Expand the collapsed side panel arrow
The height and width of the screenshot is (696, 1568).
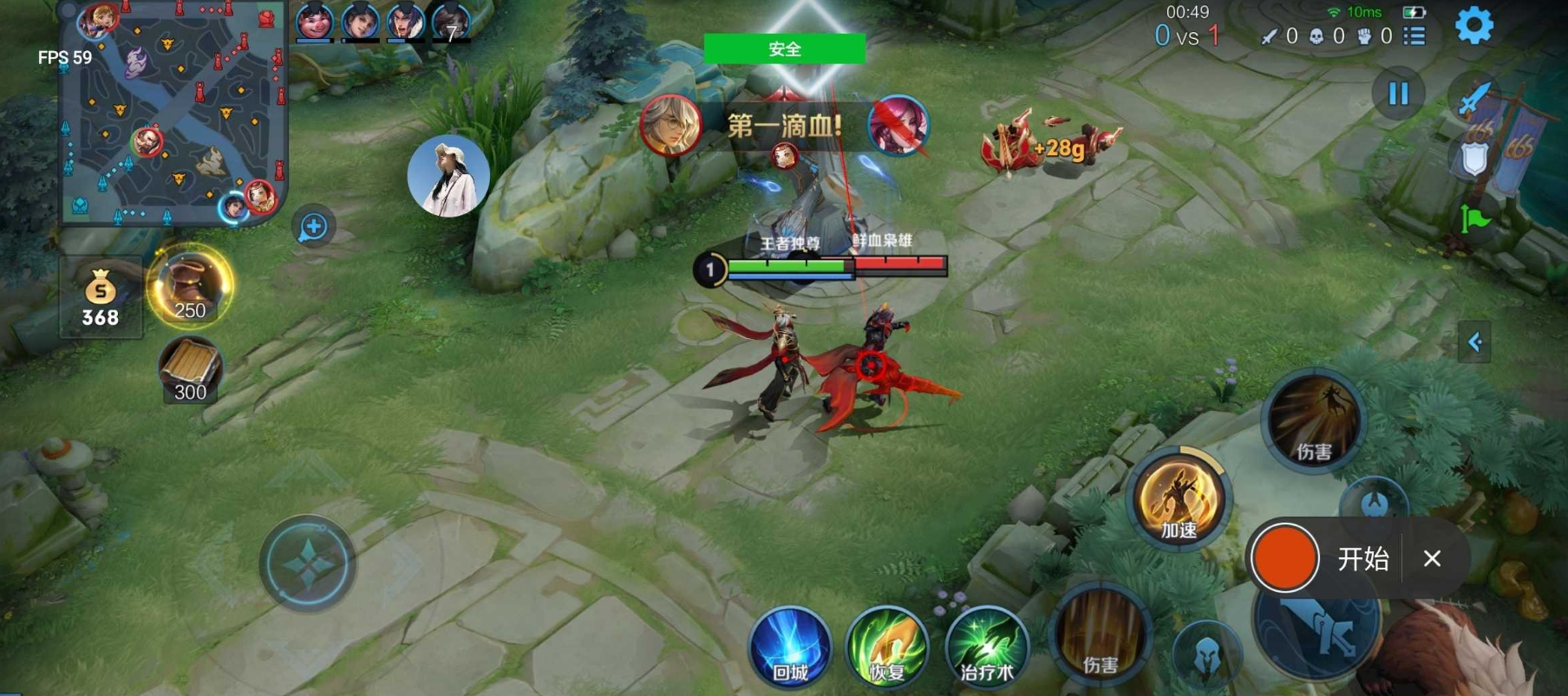pyautogui.click(x=1474, y=342)
